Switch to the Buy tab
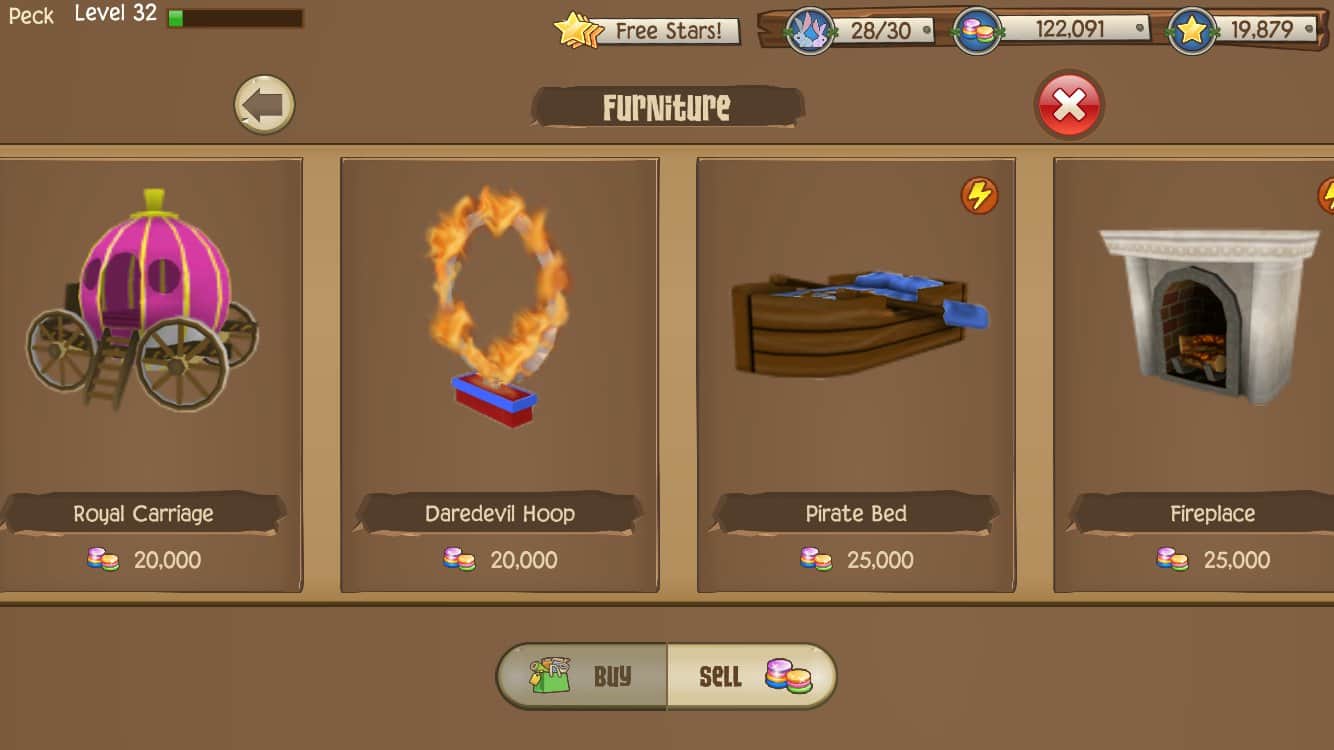 (583, 676)
